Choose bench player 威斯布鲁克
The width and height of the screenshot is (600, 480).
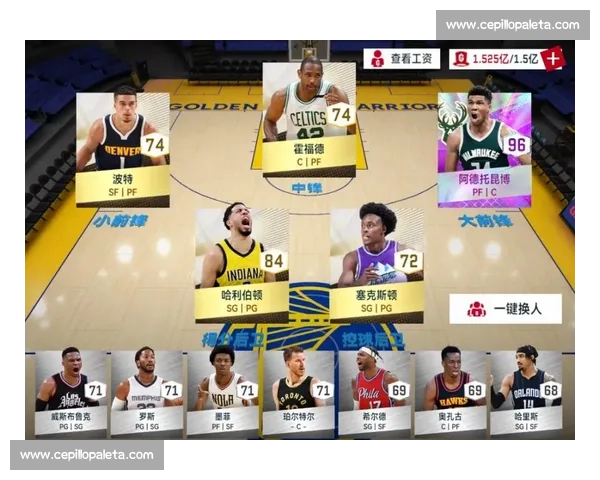pos(70,392)
